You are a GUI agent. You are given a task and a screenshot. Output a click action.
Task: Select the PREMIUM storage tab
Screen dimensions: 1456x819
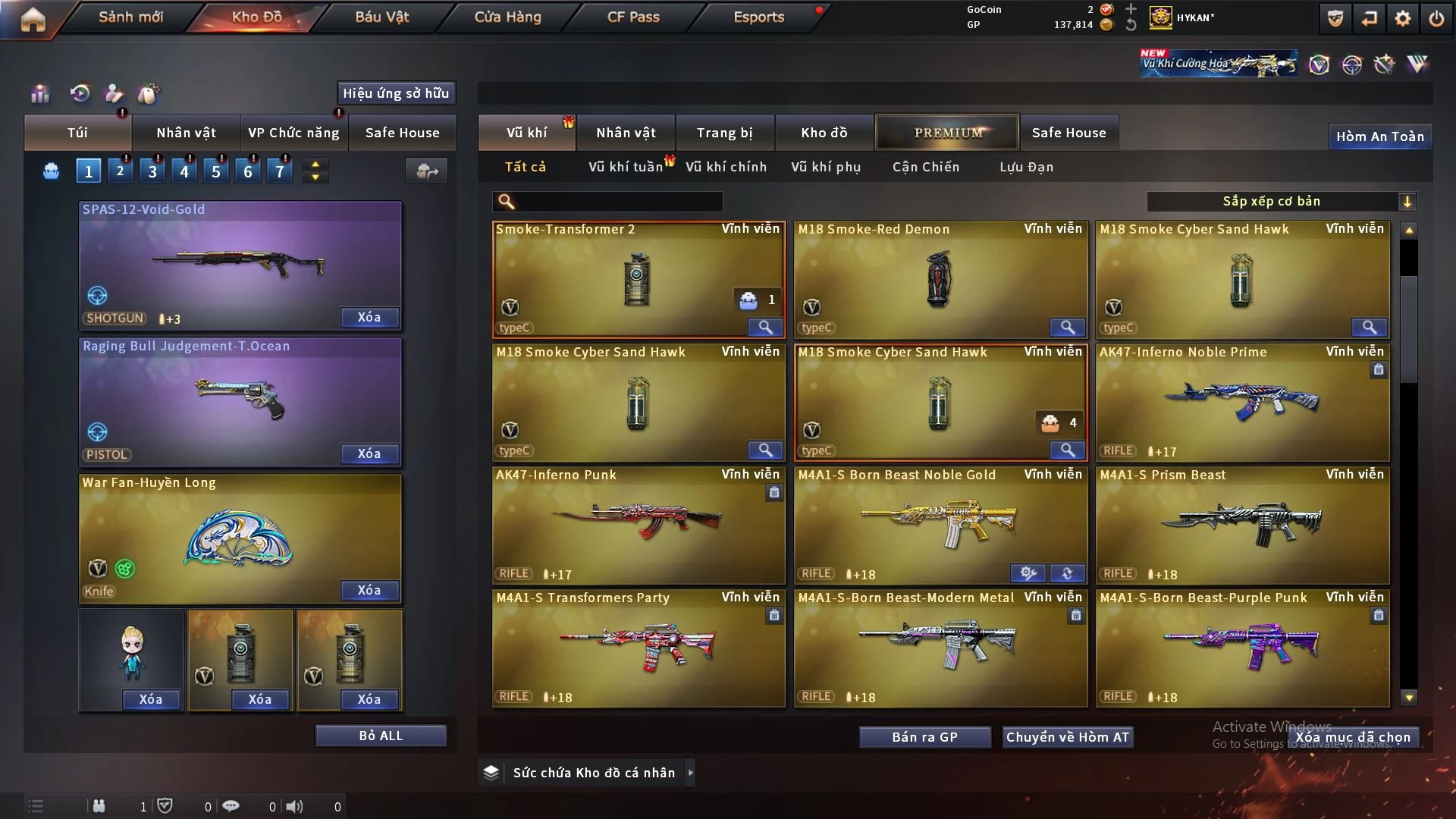947,133
